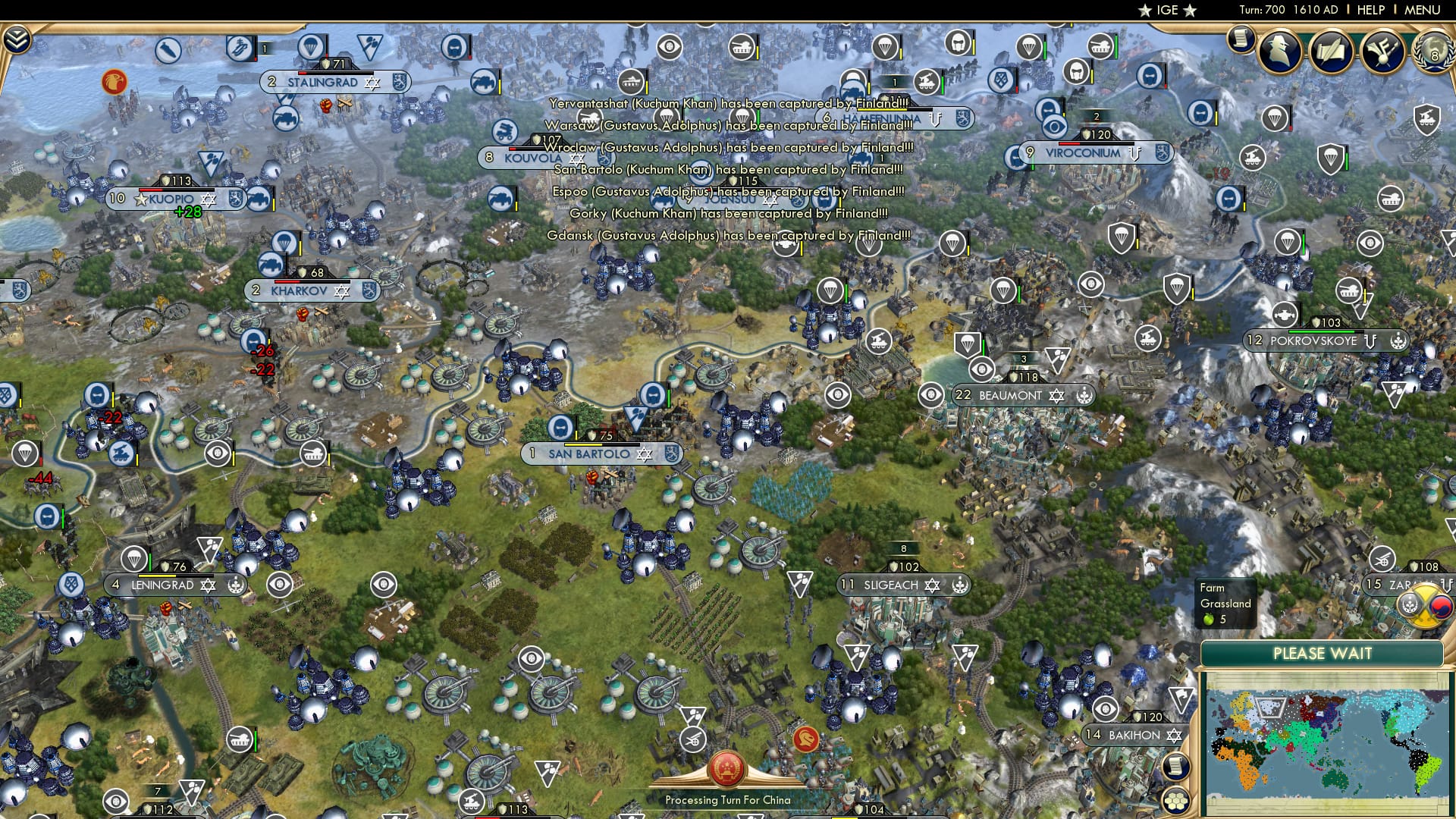Open the Culture overview brush icon
The image size is (1456, 819).
tap(1382, 51)
